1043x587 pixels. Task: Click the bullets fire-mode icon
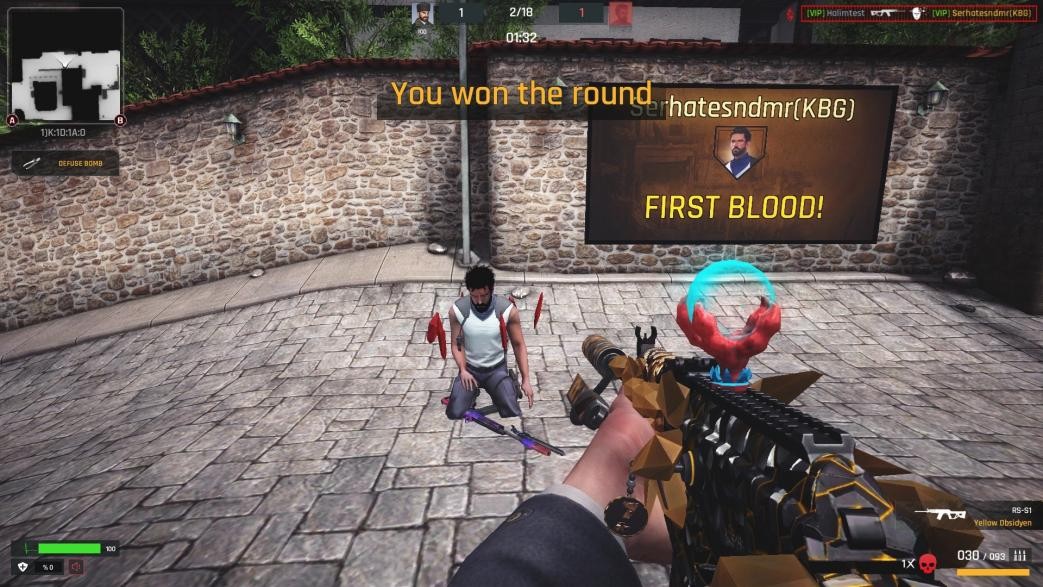(x=1020, y=555)
